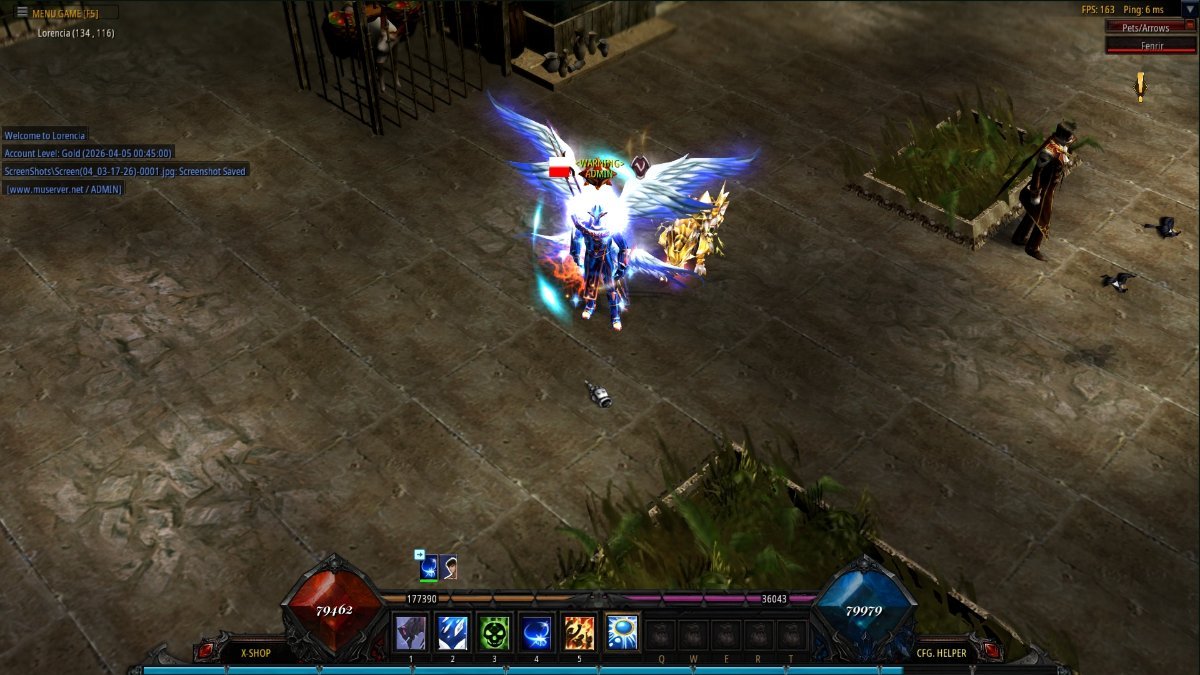Click the yellow exclamation mark quest alert
Image resolution: width=1200 pixels, height=675 pixels.
(x=1139, y=87)
